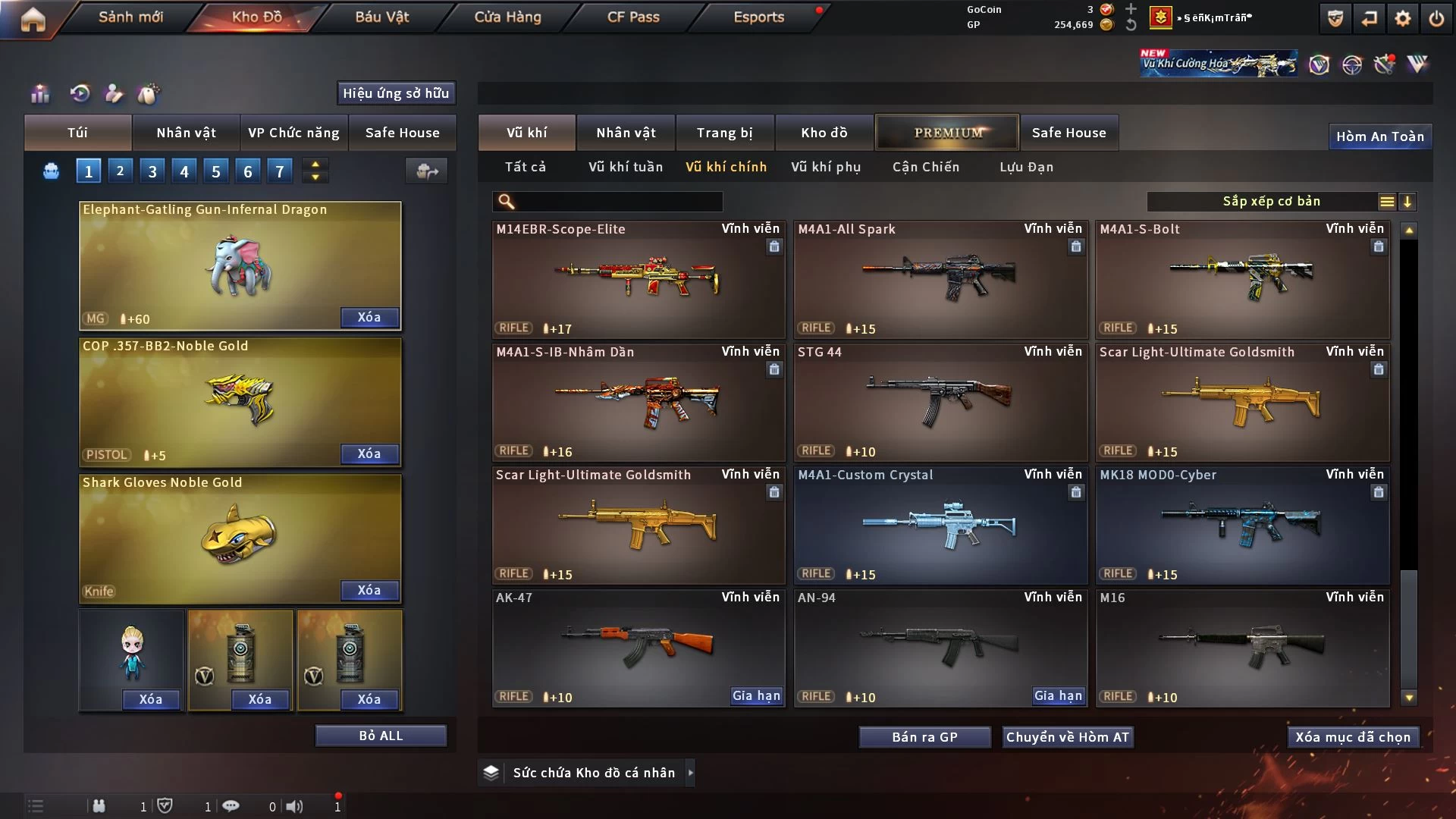Extend the AK-47 with Gia hạn
This screenshot has height=819, width=1456.
pyautogui.click(x=756, y=695)
